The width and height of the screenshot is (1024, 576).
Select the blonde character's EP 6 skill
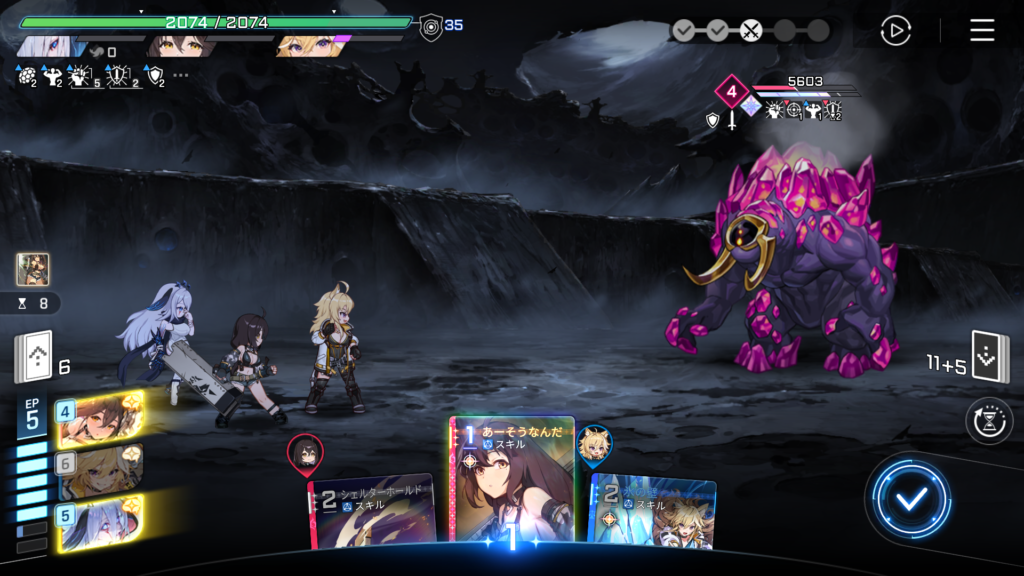(x=98, y=471)
